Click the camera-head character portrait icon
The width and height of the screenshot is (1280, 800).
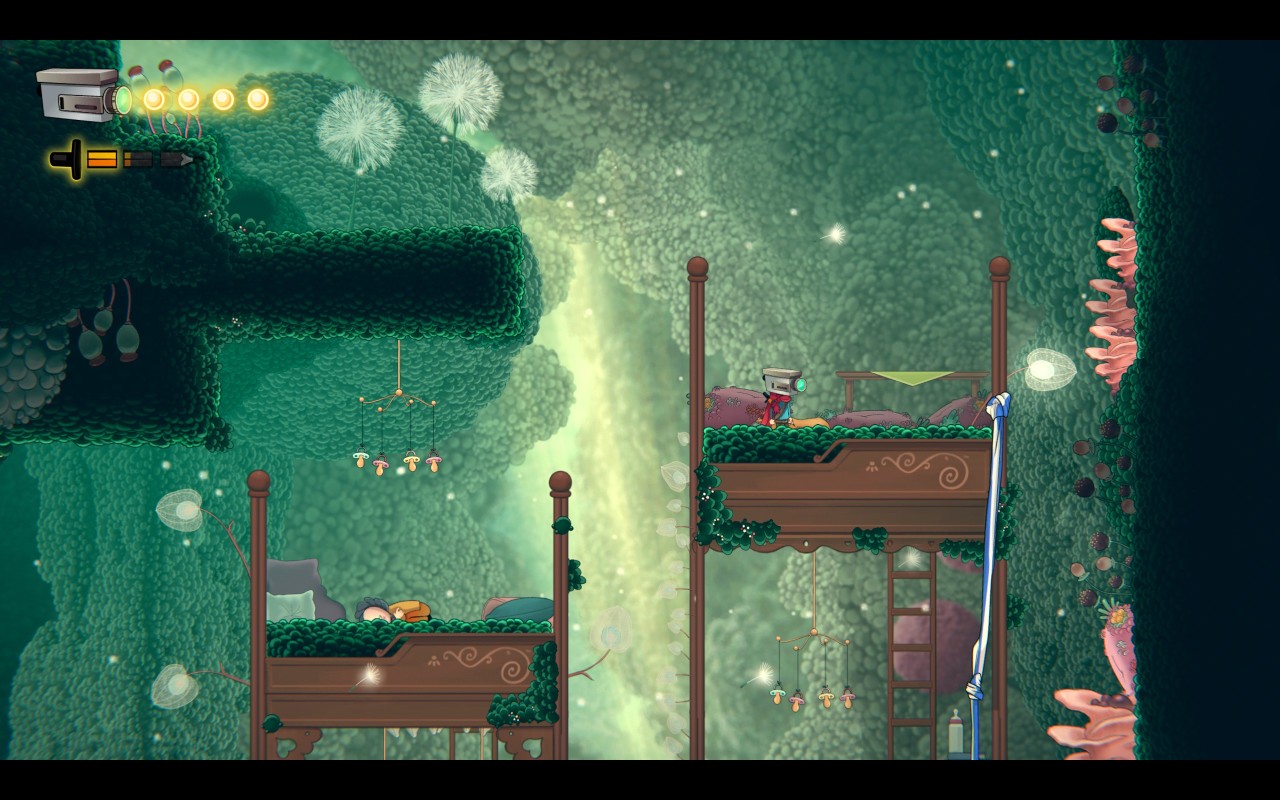[82, 96]
